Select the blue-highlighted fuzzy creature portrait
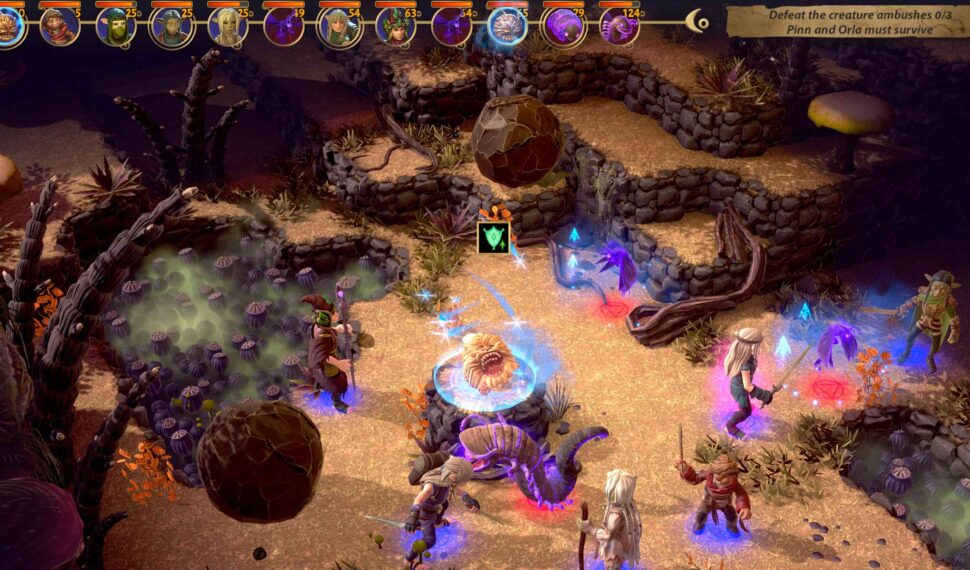 point(508,26)
